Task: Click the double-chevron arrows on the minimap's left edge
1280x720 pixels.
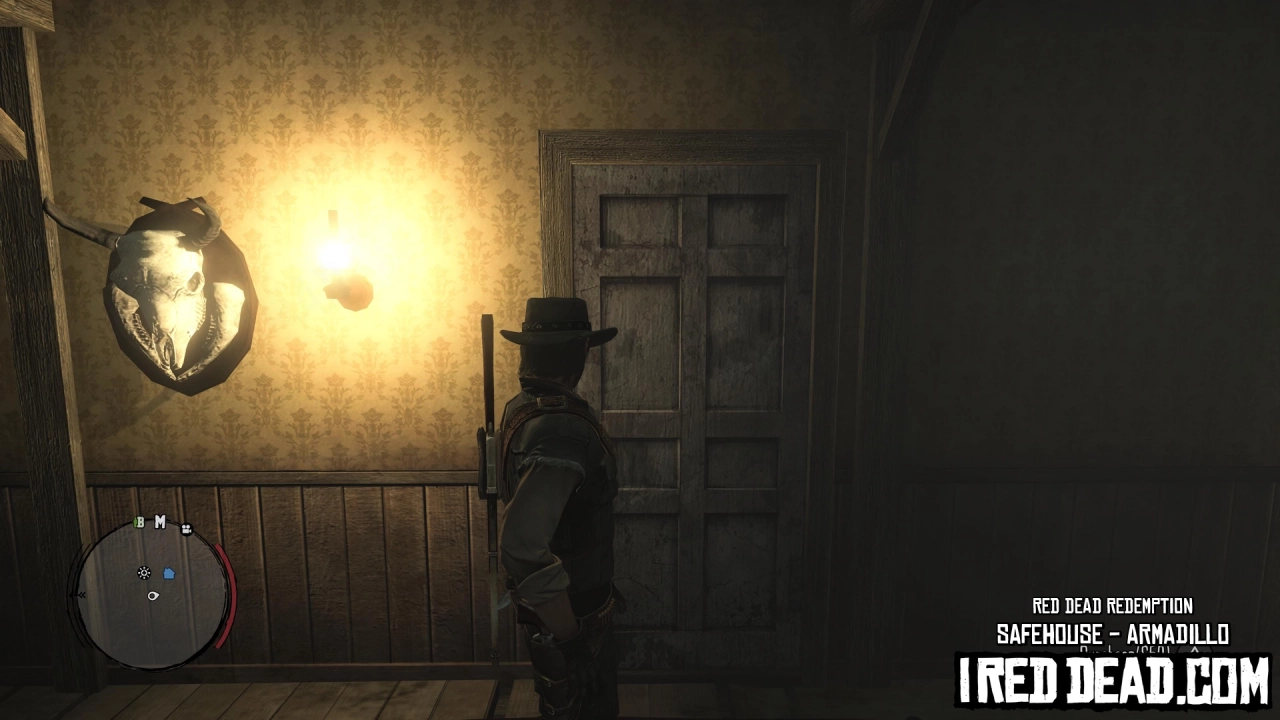Action: click(x=82, y=594)
